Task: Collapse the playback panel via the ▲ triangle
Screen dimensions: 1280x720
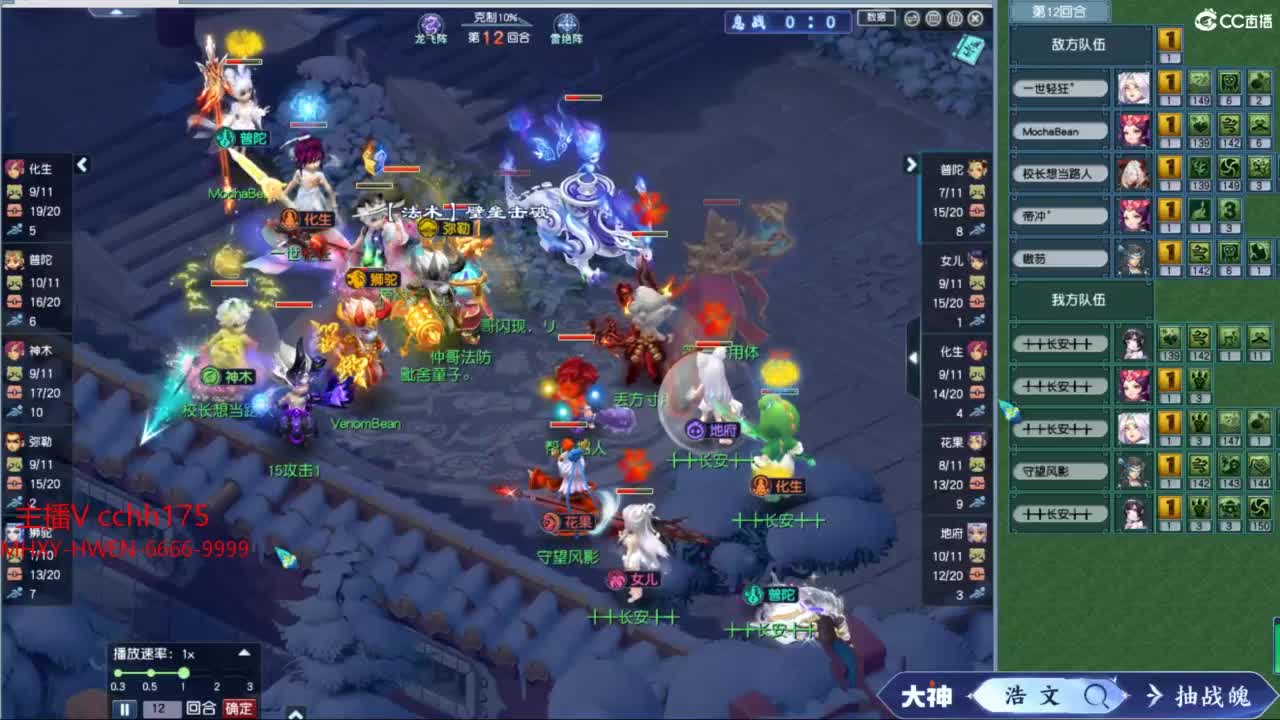Action: coord(244,653)
